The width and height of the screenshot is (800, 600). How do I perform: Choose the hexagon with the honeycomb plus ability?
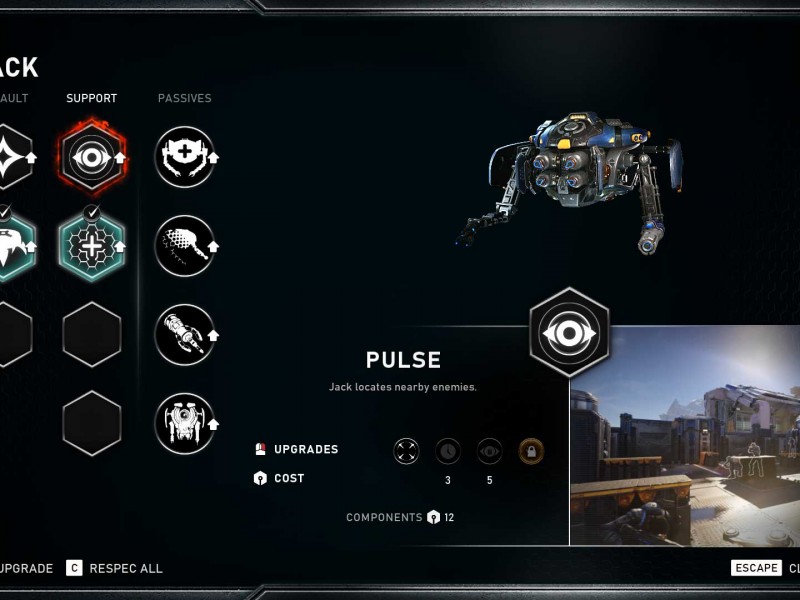pos(92,246)
